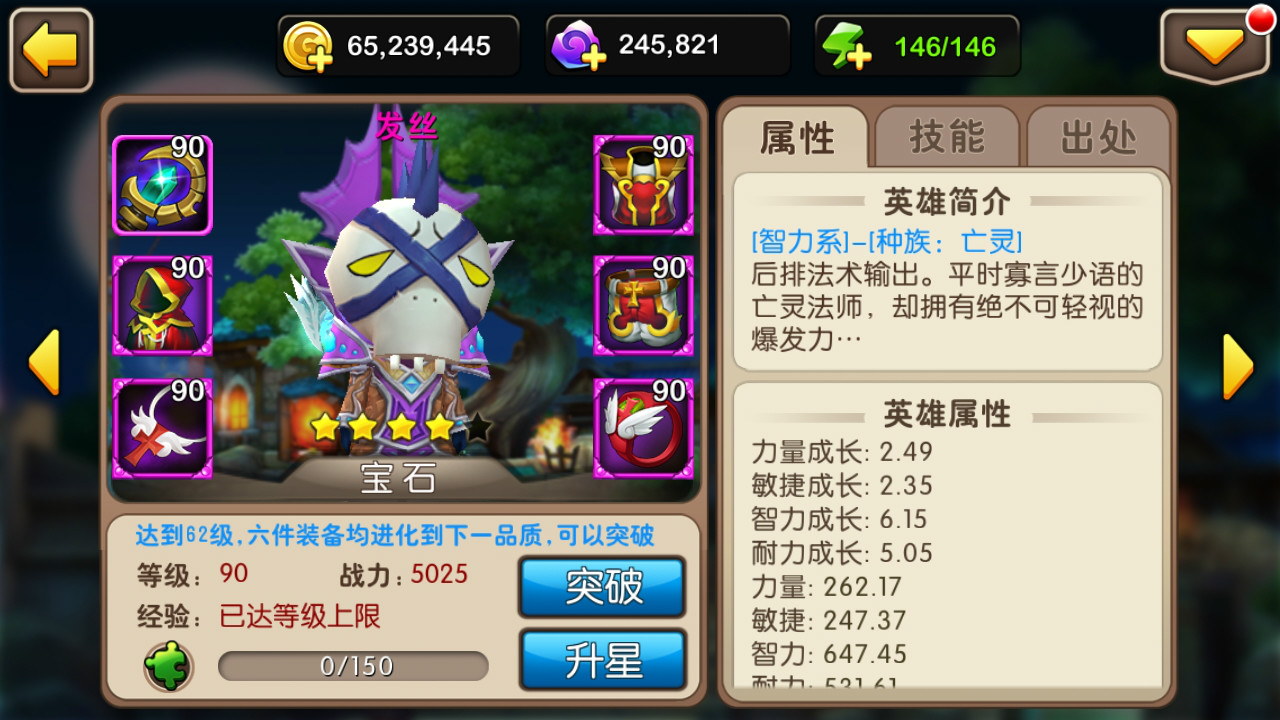Open the white sword equipment slot
This screenshot has height=720, width=1280.
coord(160,426)
